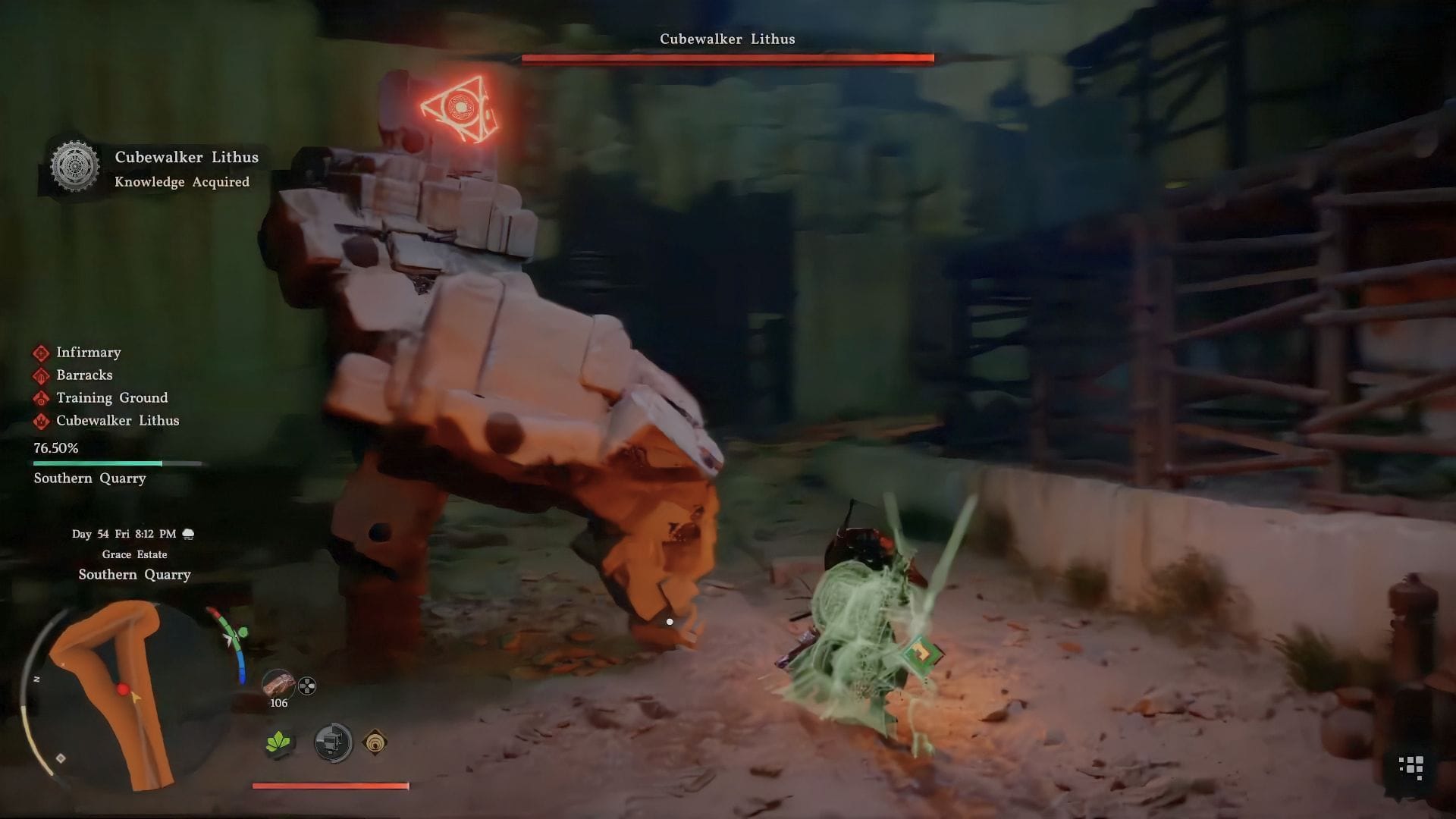1456x819 pixels.
Task: Choose the Training Ground objective entry
Action: (111, 398)
